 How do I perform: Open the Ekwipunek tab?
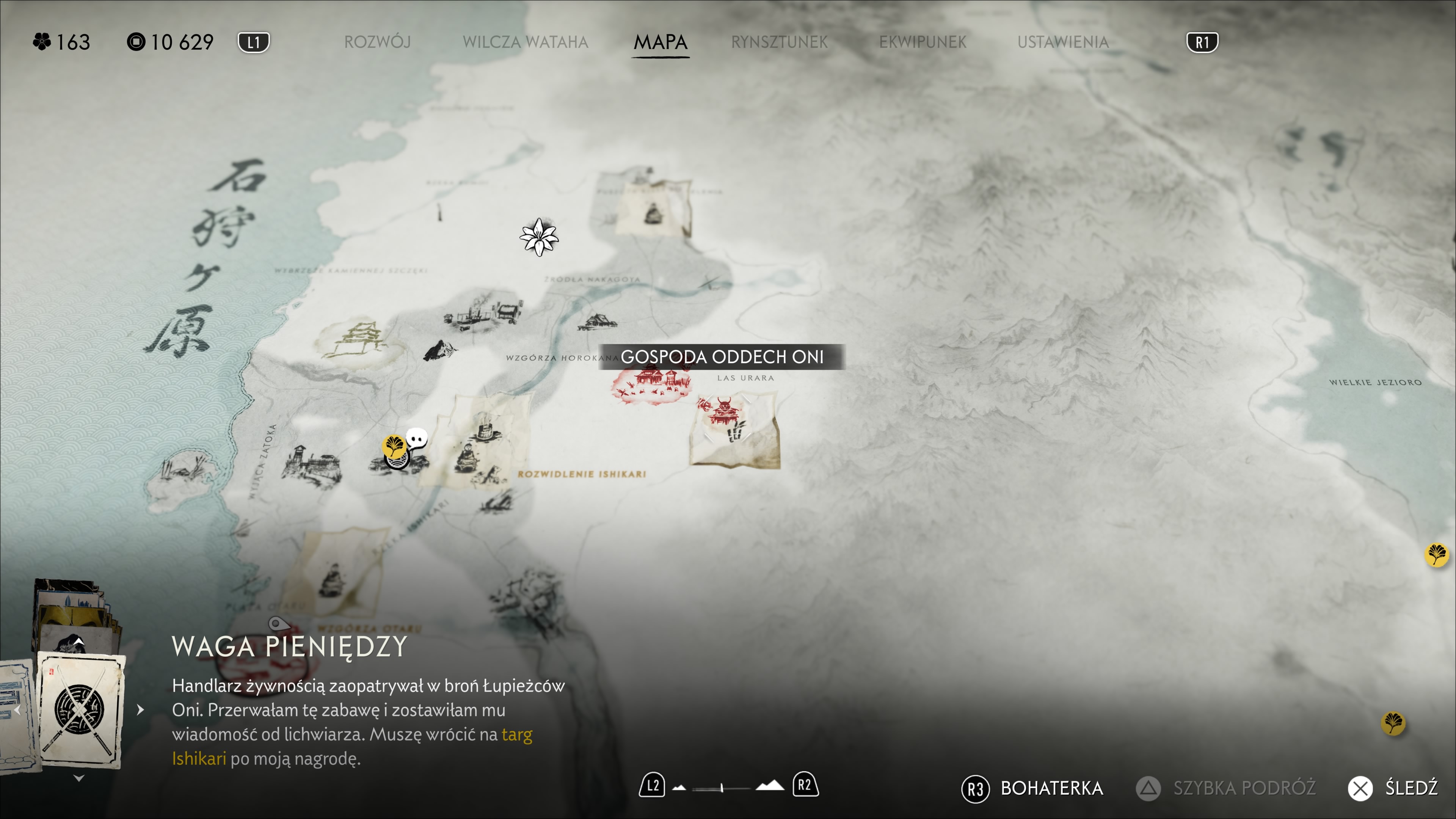923,42
